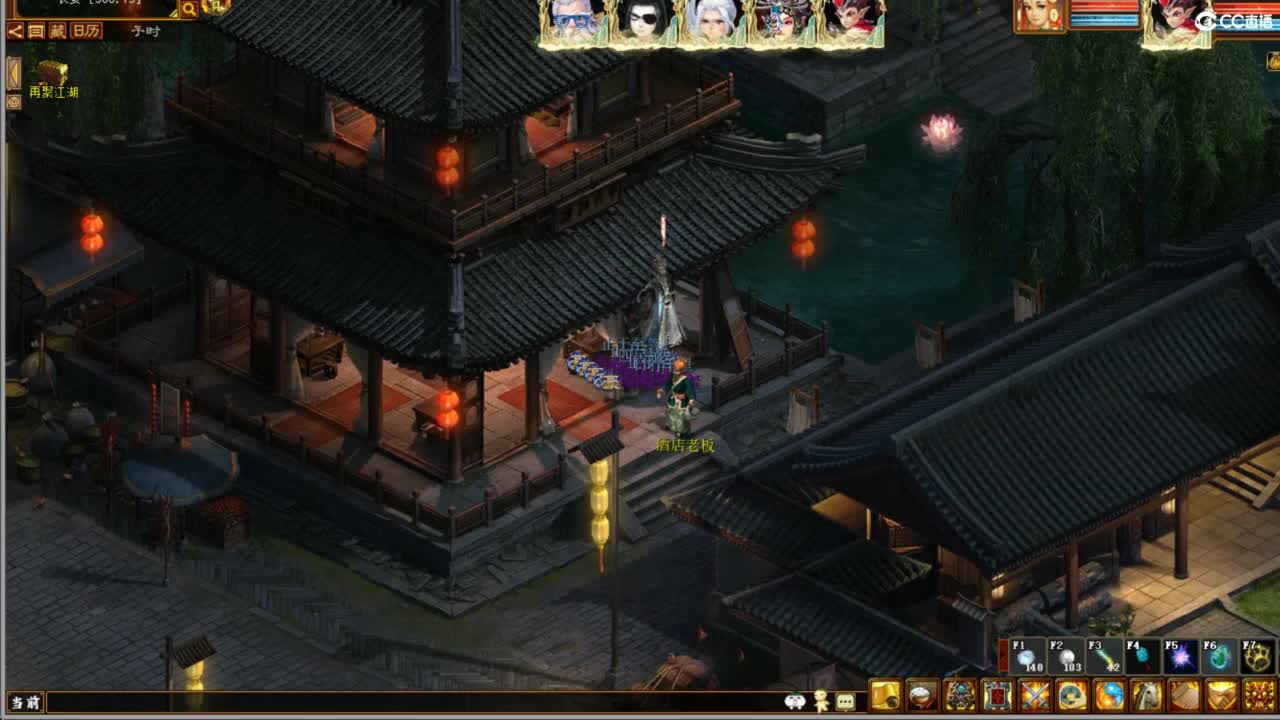Image resolution: width=1280 pixels, height=720 pixels.
Task: Toggle the 藏 hide button below the minimap
Action: (57, 31)
